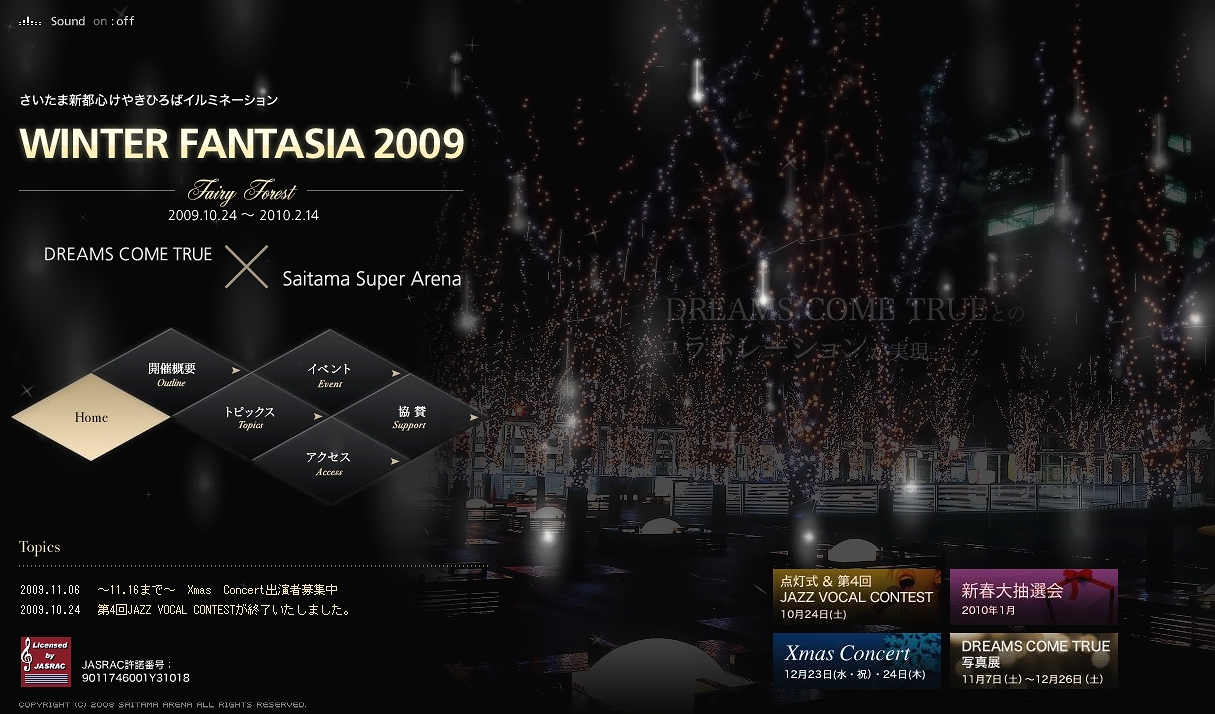The width and height of the screenshot is (1215, 714).
Task: Select the Xmas Concert banner
Action: point(856,660)
